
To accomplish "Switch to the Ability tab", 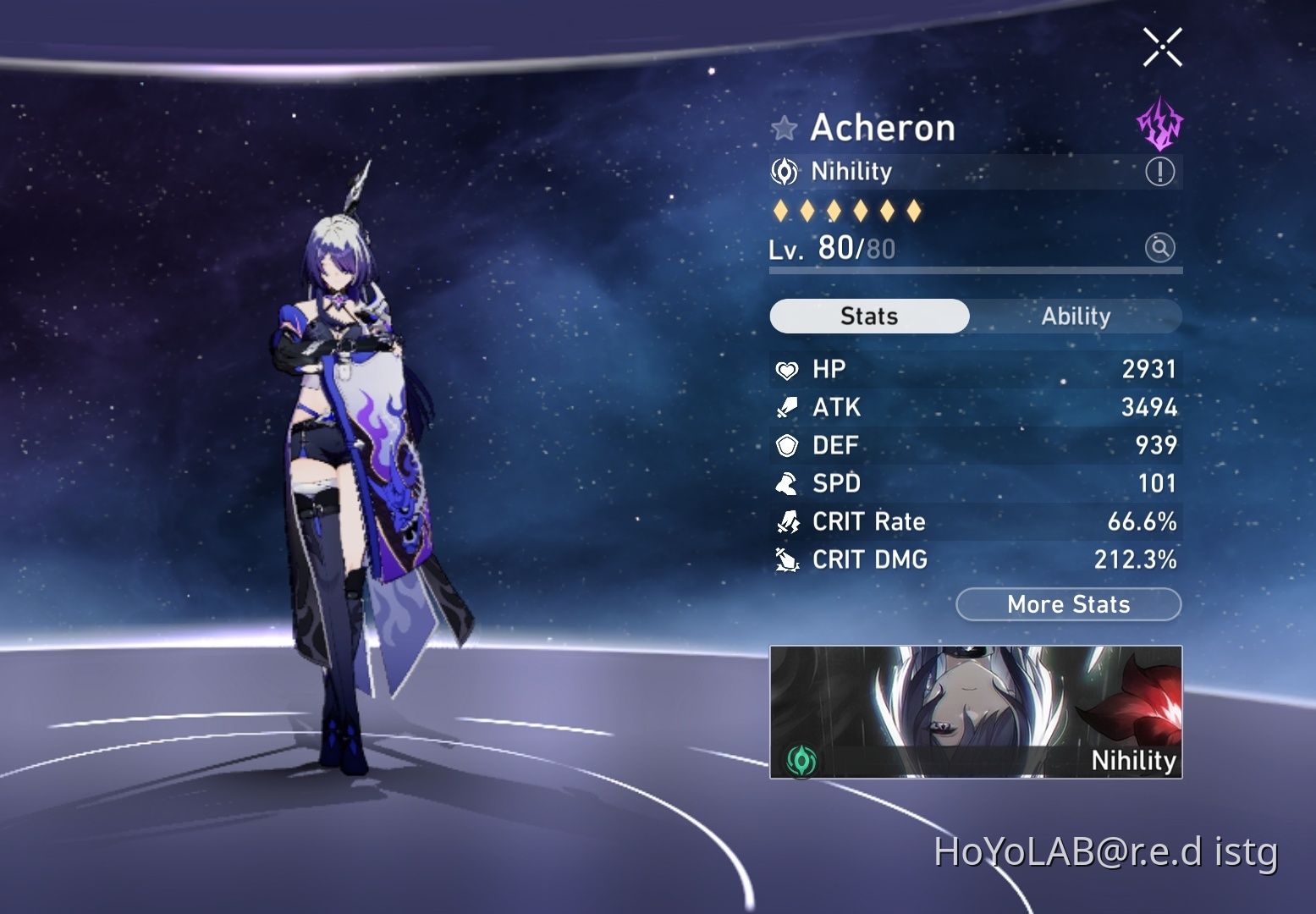I will click(x=1076, y=316).
